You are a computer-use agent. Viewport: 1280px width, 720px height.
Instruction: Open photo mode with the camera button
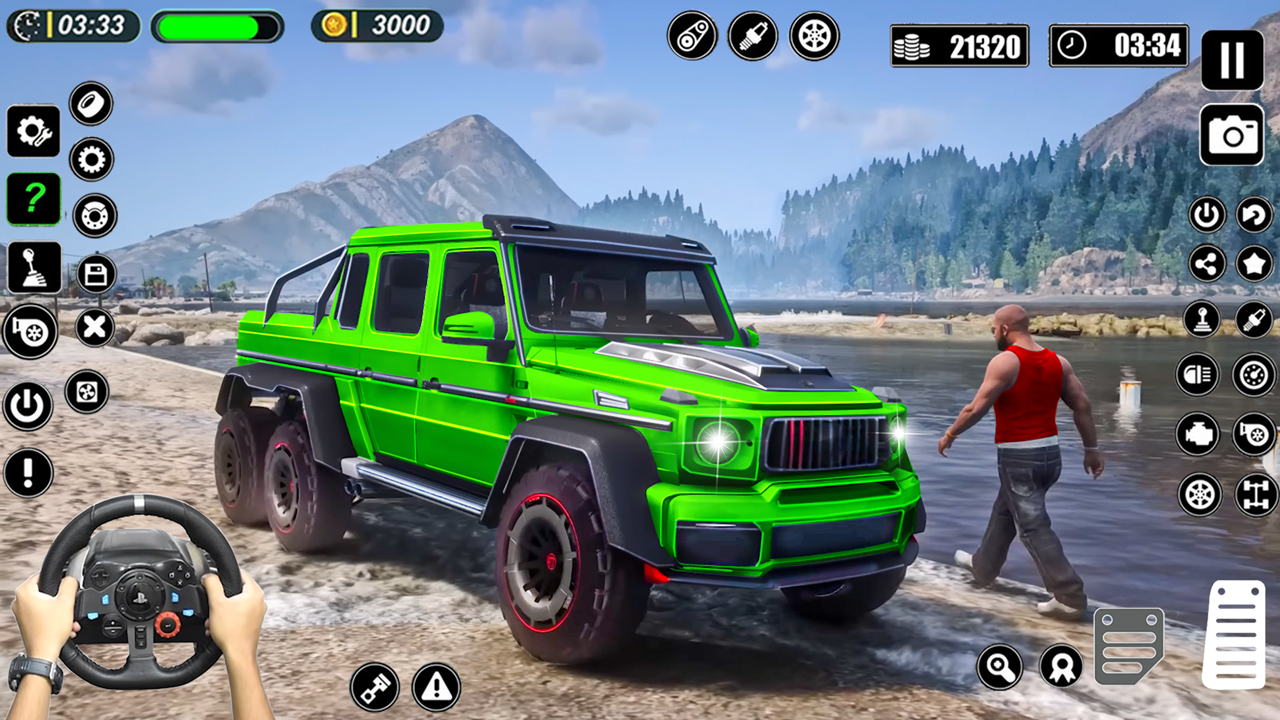pyautogui.click(x=1233, y=135)
